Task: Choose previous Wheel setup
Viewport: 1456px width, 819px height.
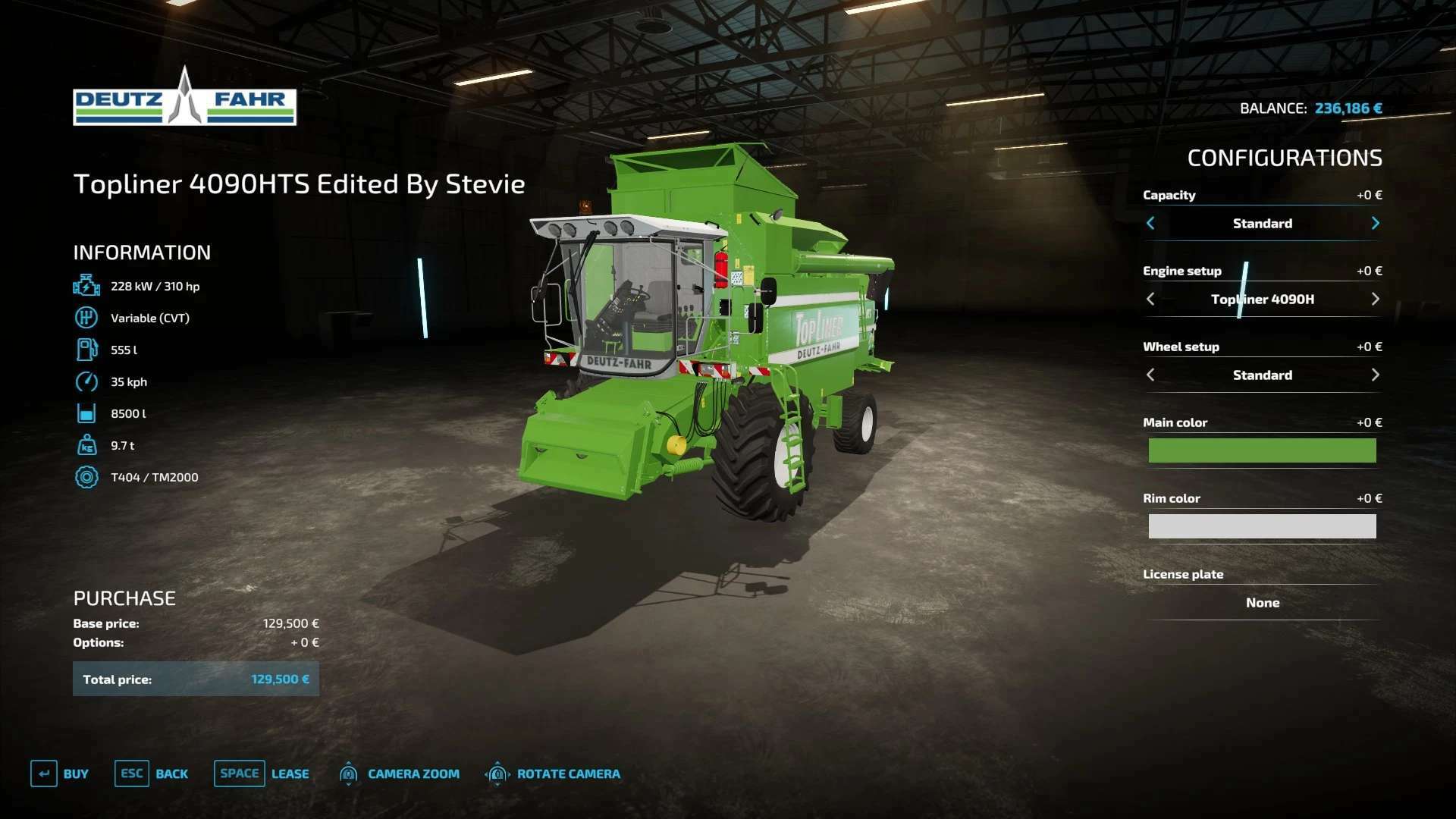Action: pos(1150,375)
